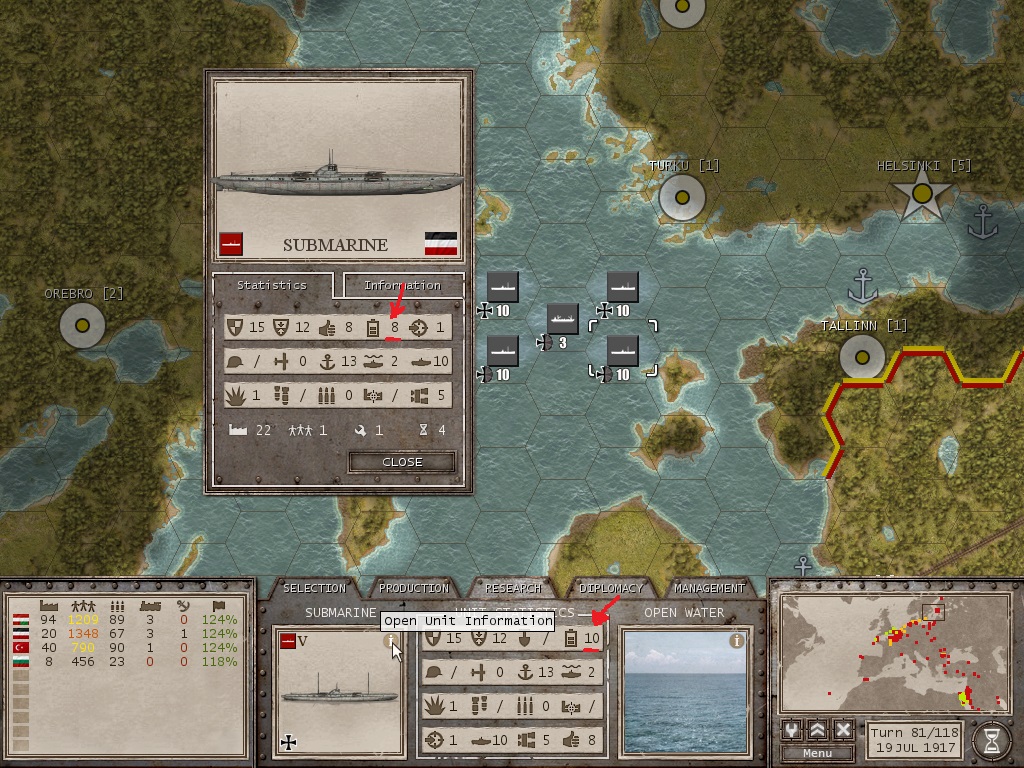Image resolution: width=1024 pixels, height=768 pixels.
Task: Close the Submarine information popup
Action: [402, 462]
